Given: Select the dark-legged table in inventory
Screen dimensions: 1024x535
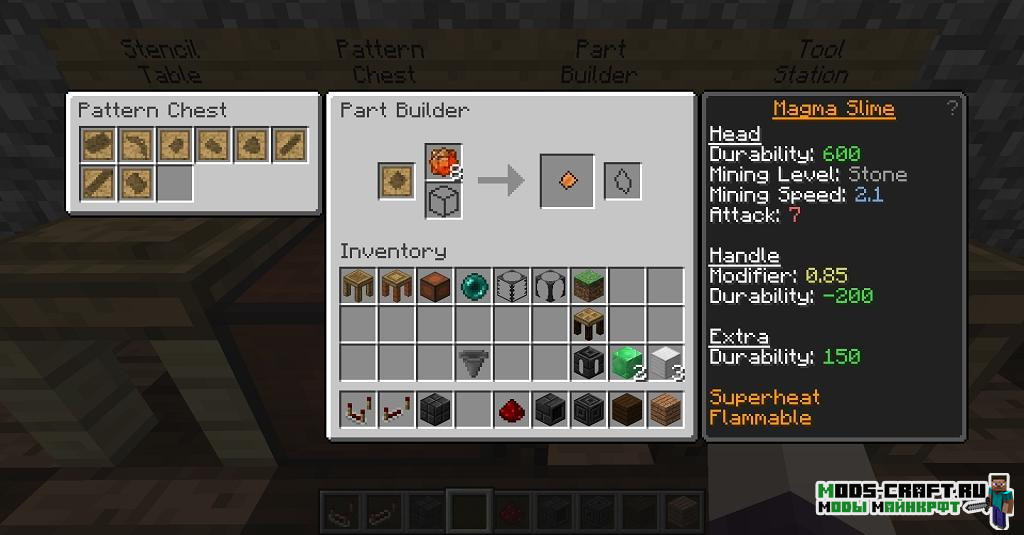Looking at the screenshot, I should click(589, 324).
